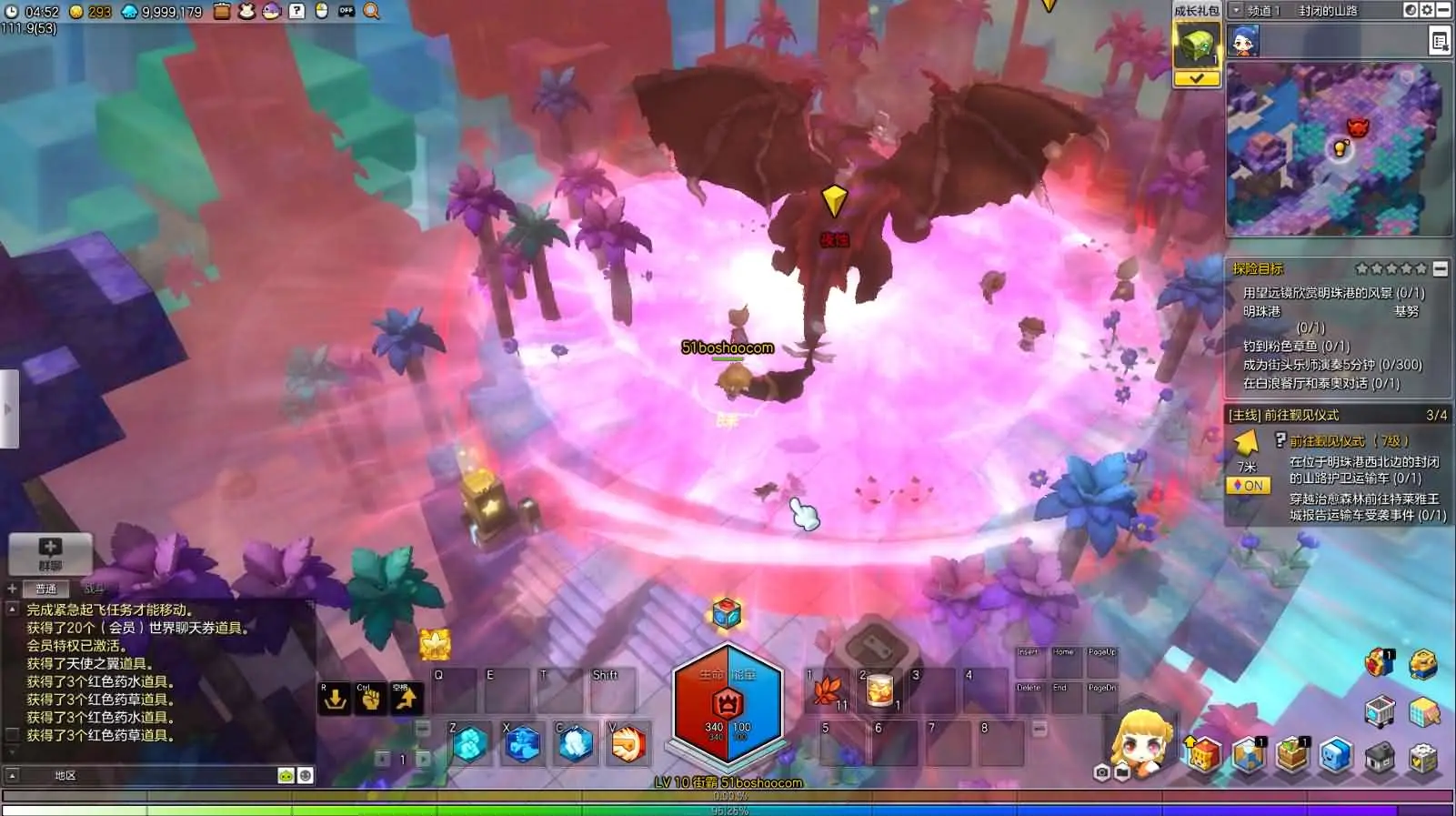1456x816 pixels.
Task: Use the drink glass item in slot 2
Action: [x=879, y=691]
